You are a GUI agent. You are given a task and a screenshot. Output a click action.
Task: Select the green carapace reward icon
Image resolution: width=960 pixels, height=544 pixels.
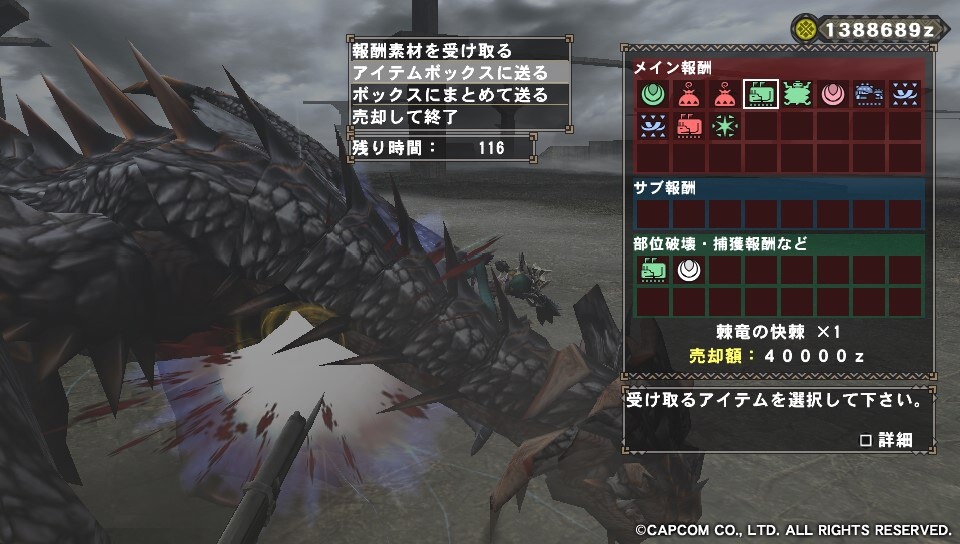click(x=797, y=94)
